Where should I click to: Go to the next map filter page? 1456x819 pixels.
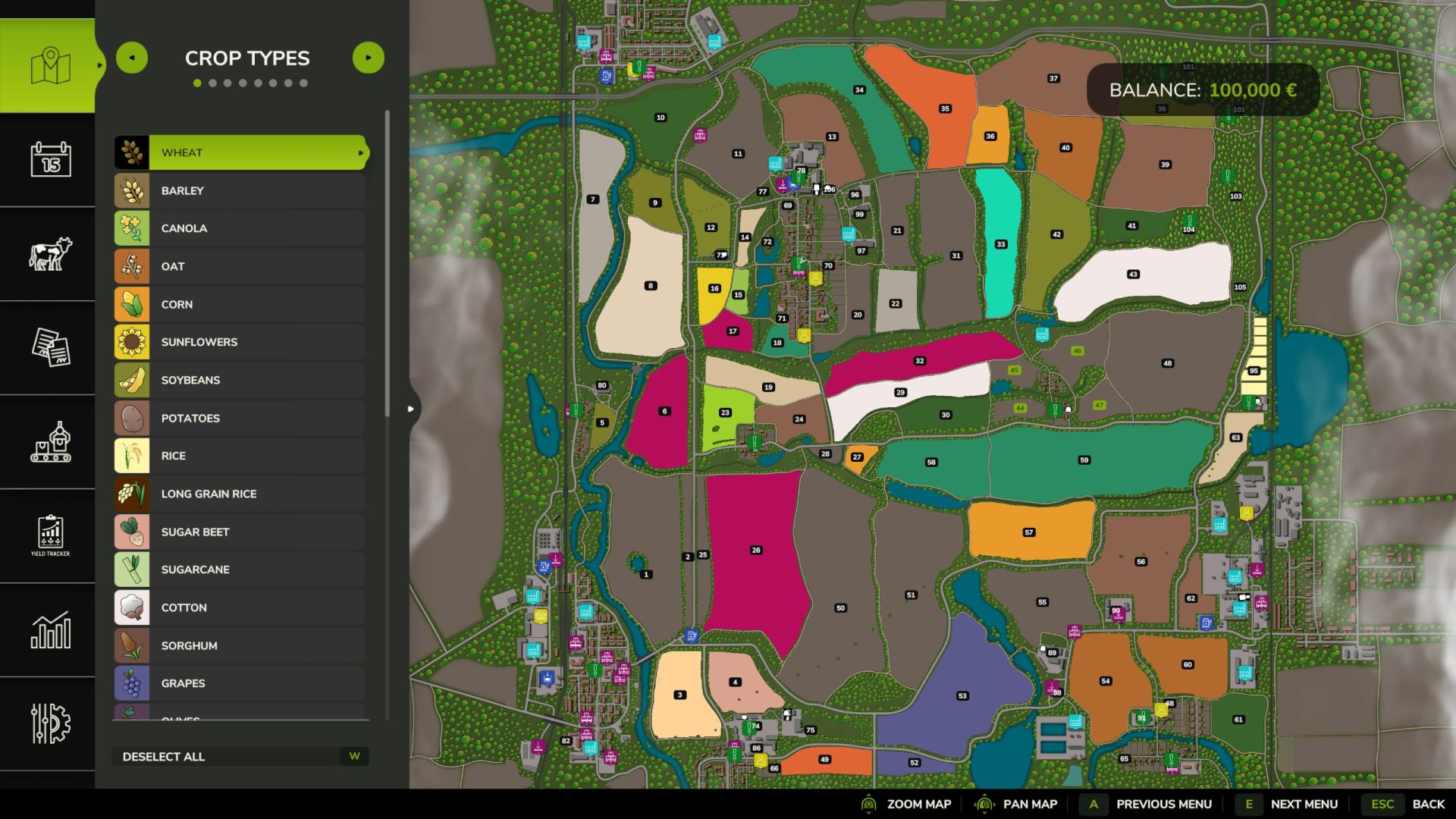tap(369, 58)
